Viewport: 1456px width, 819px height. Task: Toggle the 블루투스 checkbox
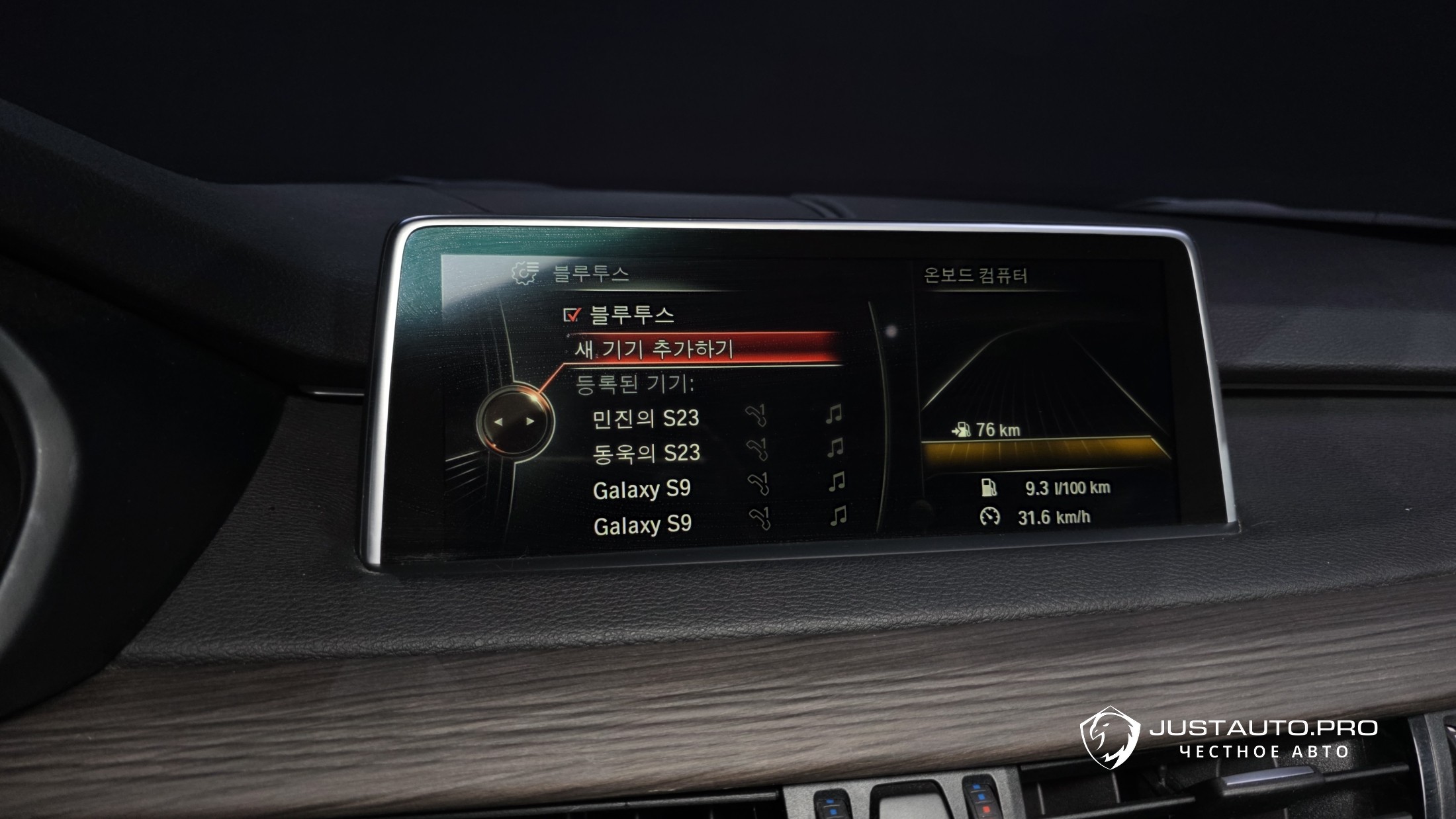pyautogui.click(x=571, y=315)
